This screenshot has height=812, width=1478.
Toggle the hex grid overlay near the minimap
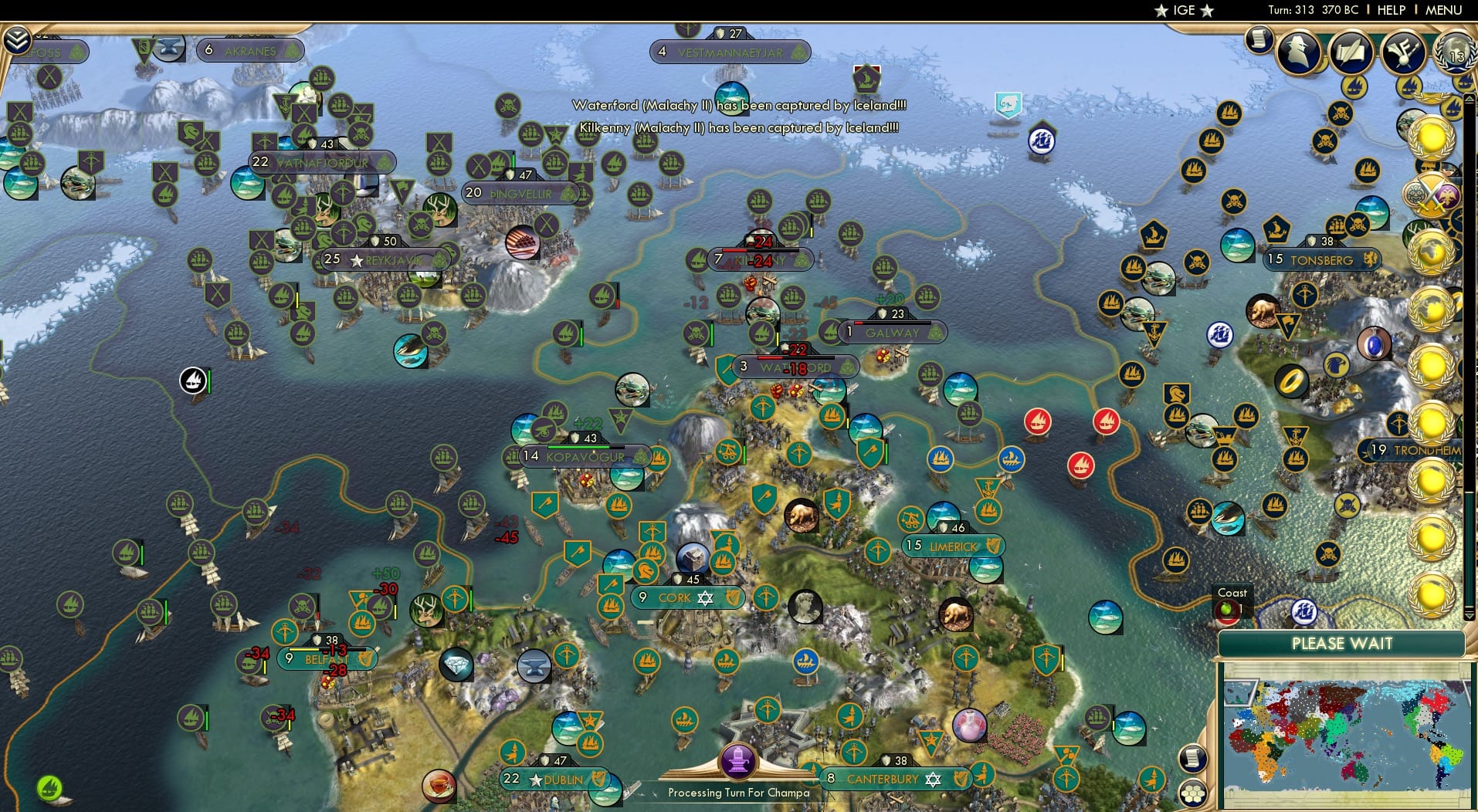point(1195,792)
